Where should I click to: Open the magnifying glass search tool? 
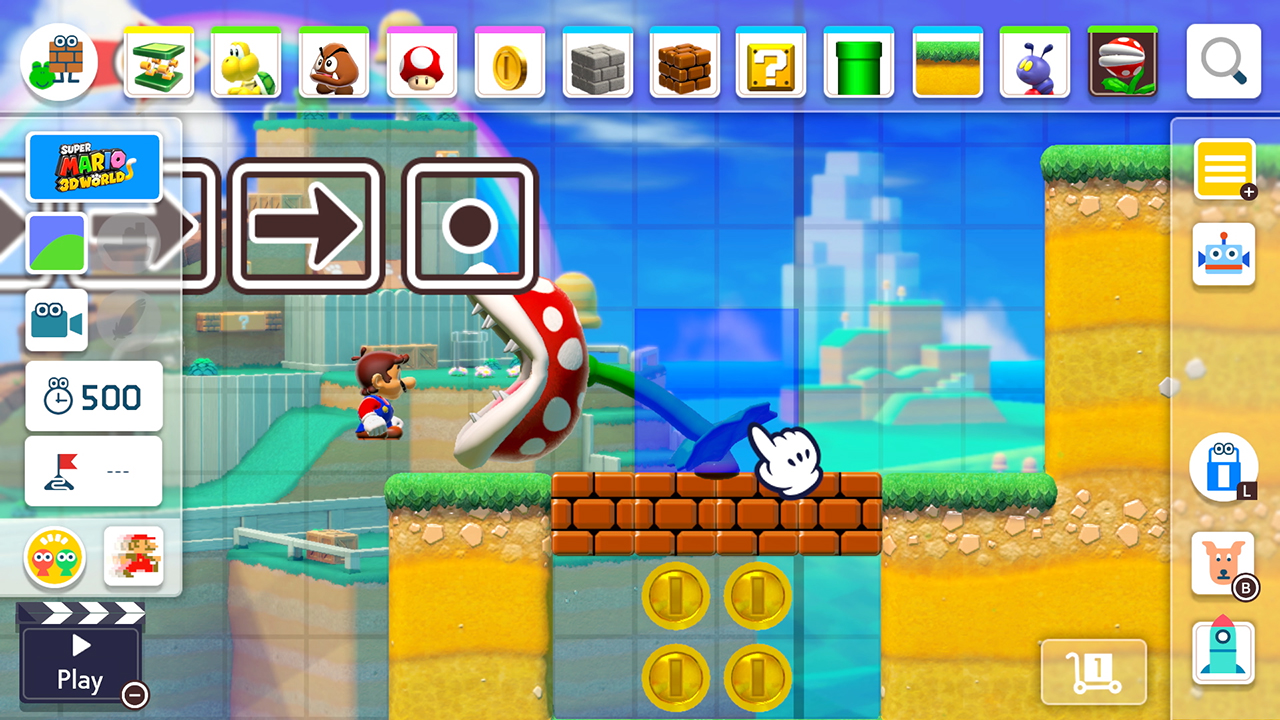click(x=1222, y=62)
